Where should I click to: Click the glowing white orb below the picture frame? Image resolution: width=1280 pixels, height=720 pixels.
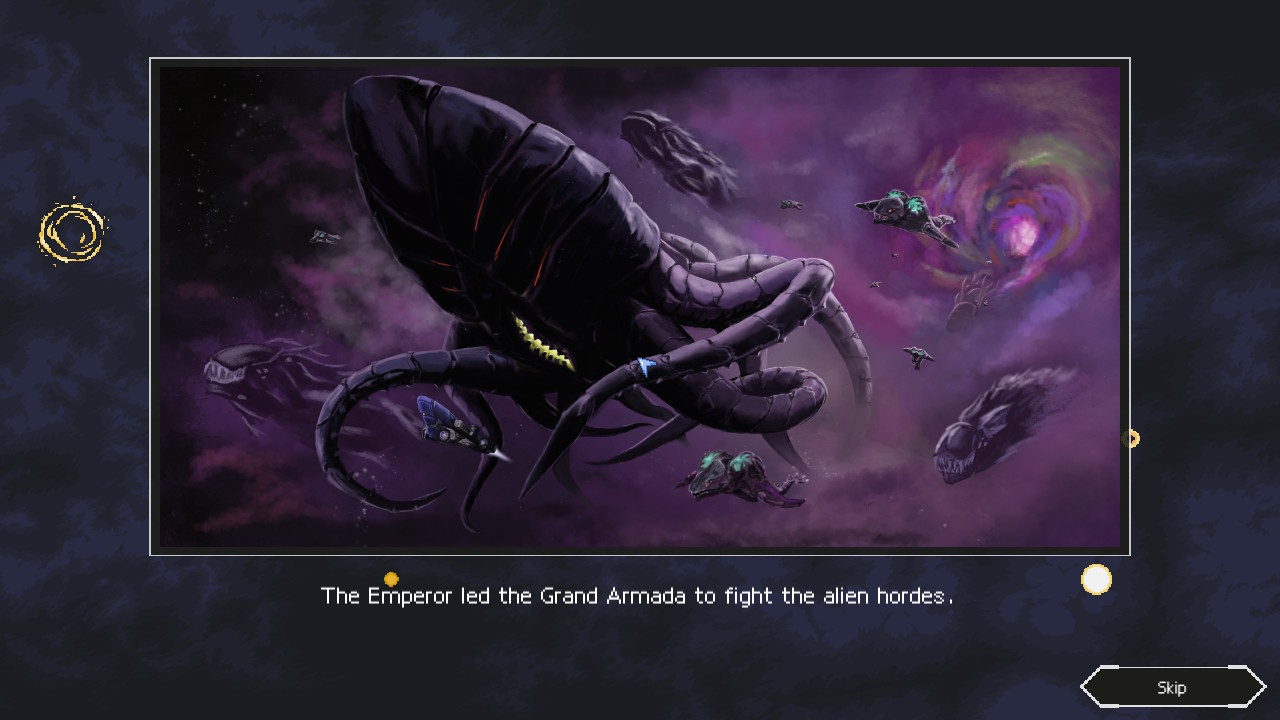1096,579
